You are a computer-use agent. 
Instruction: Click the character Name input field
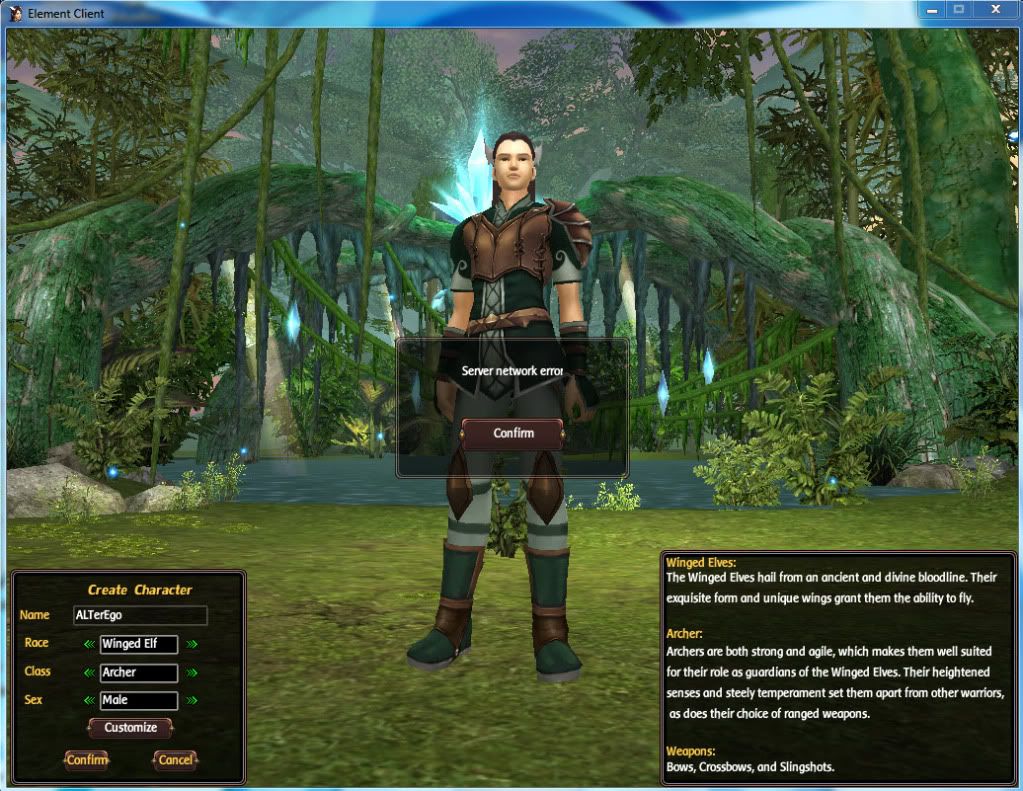pos(140,615)
